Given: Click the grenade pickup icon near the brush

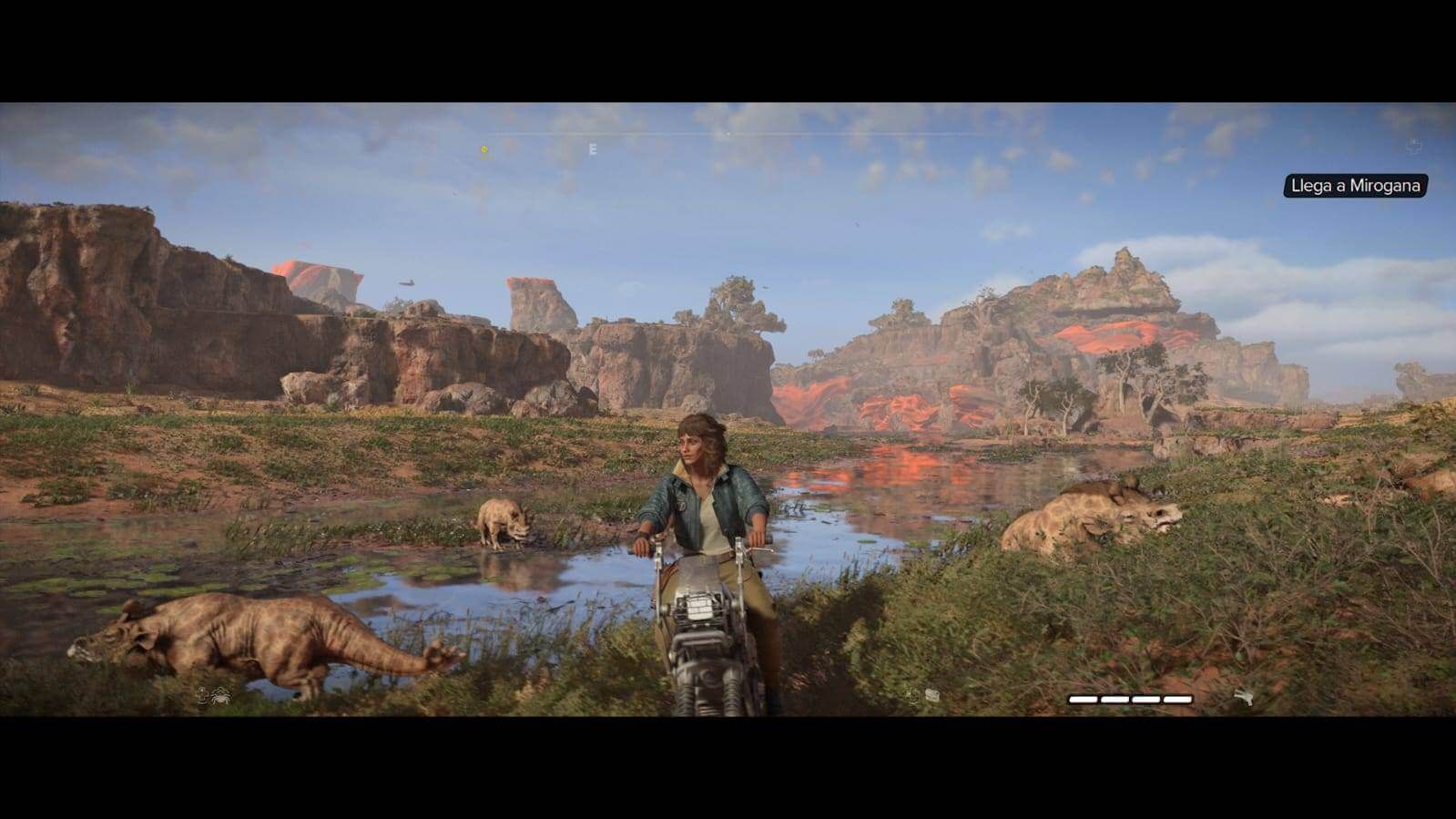Looking at the screenshot, I should 911,693.
